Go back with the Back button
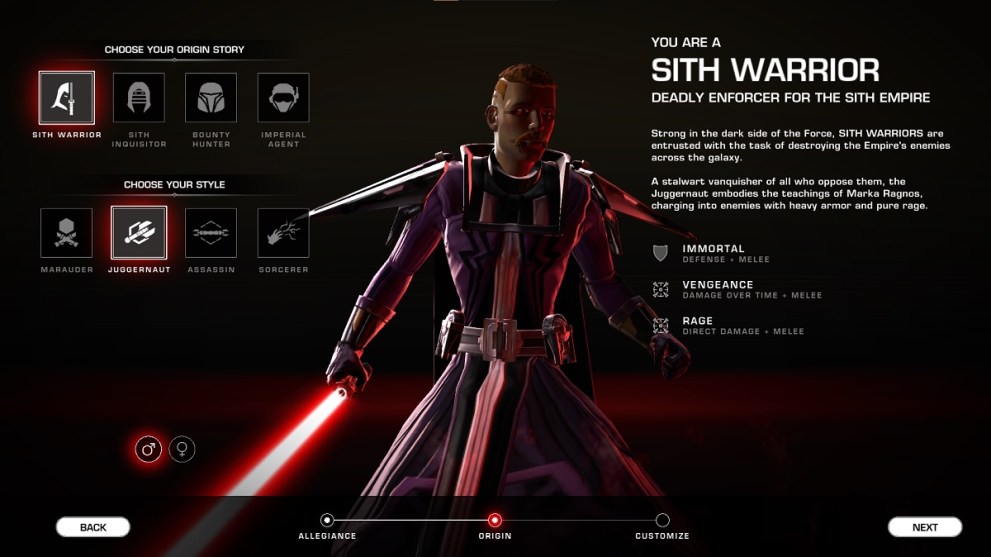The height and width of the screenshot is (557, 991). tap(93, 527)
